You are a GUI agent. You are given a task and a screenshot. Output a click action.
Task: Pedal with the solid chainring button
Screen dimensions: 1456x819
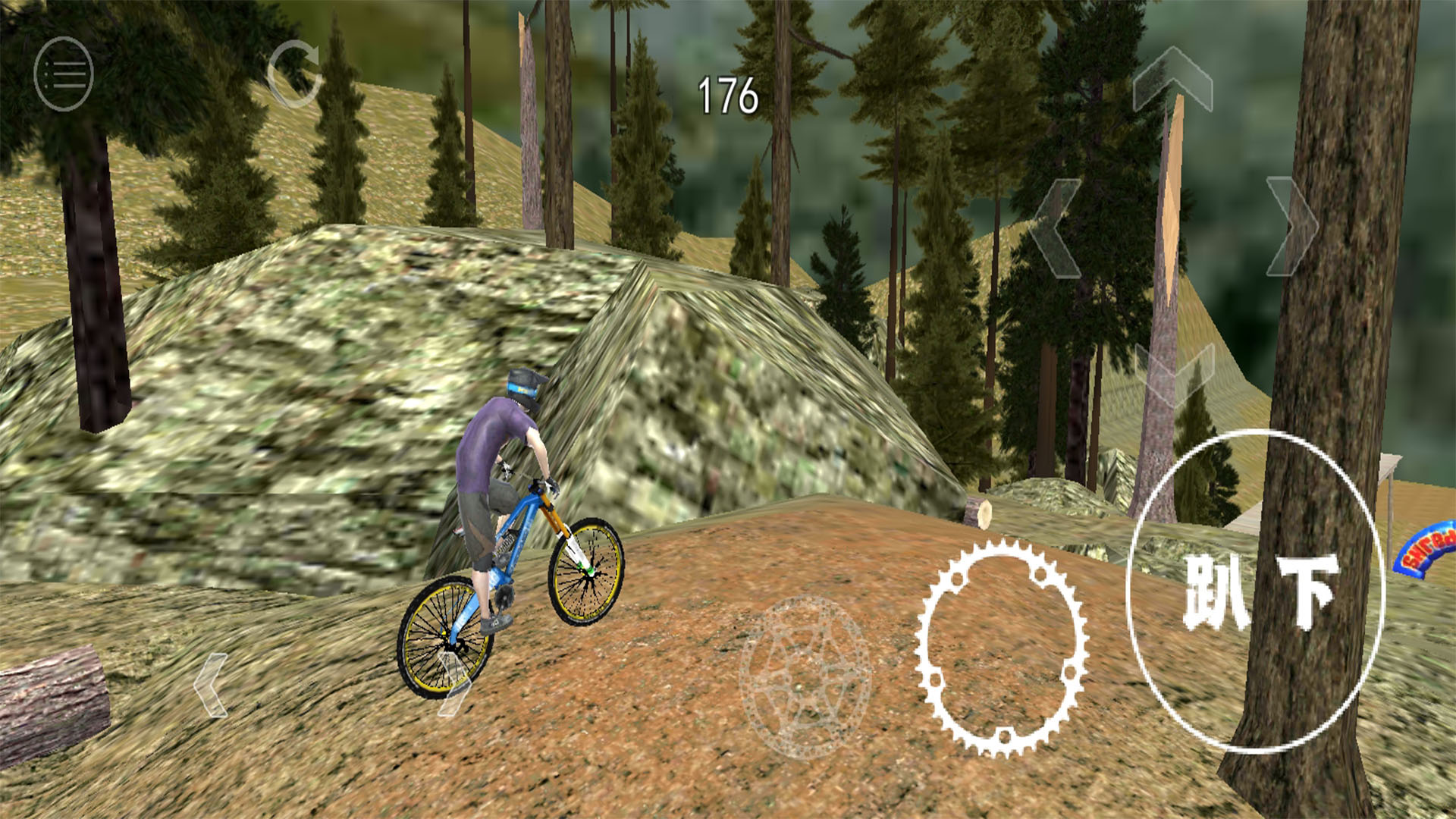(1002, 647)
